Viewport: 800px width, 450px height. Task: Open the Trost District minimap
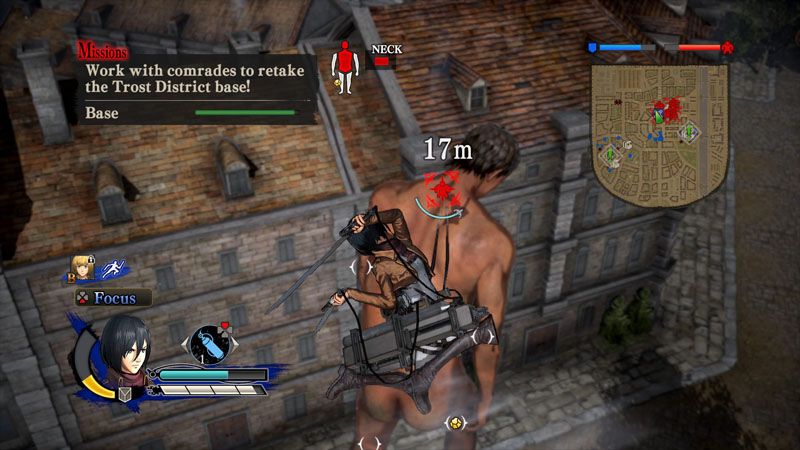point(659,130)
